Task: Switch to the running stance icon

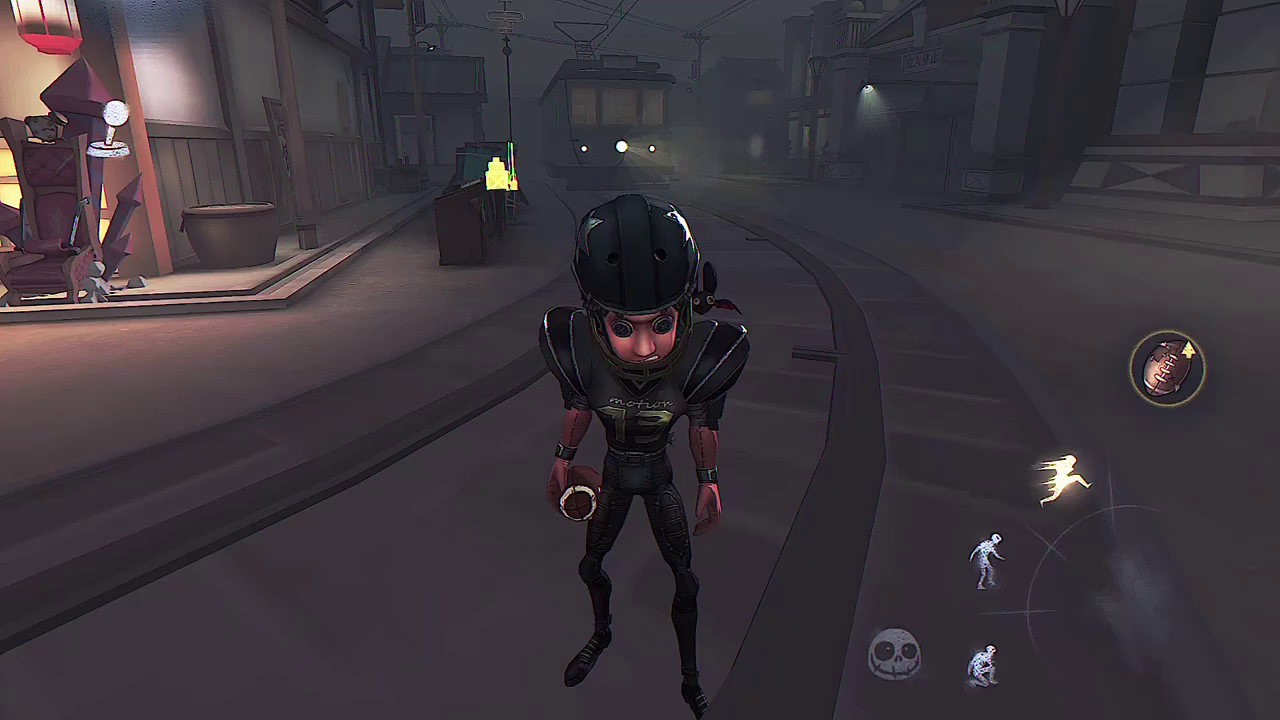Action: (1061, 480)
